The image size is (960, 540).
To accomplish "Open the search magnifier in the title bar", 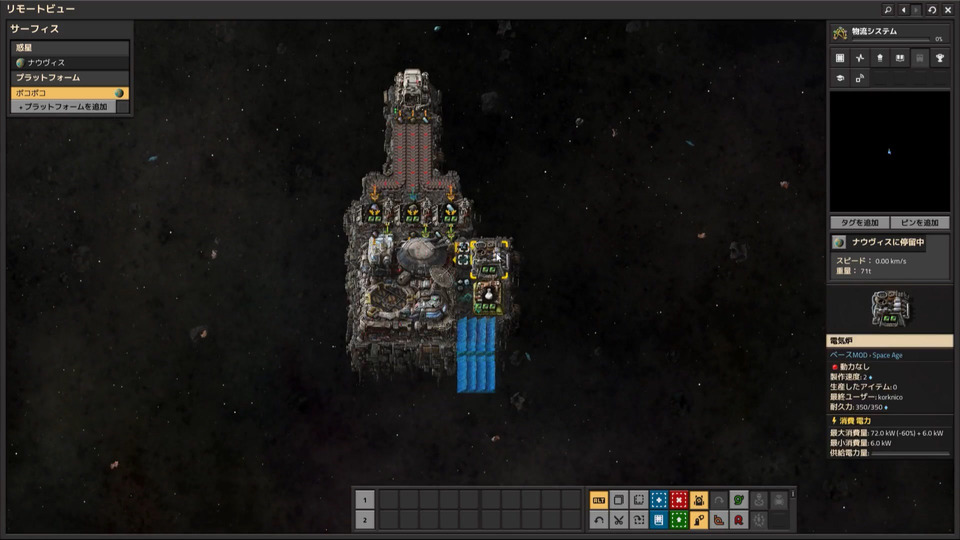I will click(x=887, y=9).
